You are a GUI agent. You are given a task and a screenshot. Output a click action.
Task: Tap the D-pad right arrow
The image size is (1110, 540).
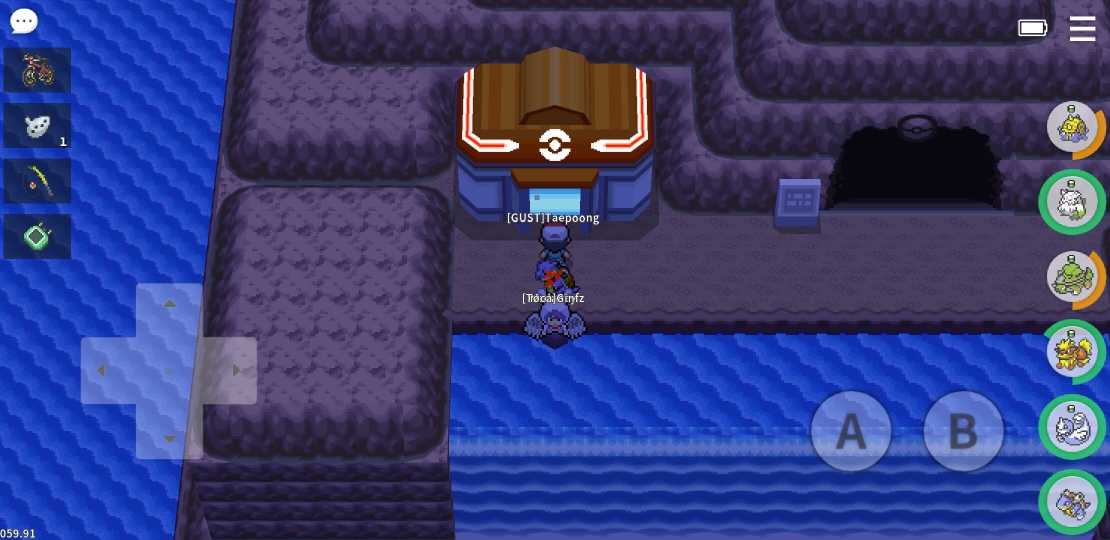(236, 371)
